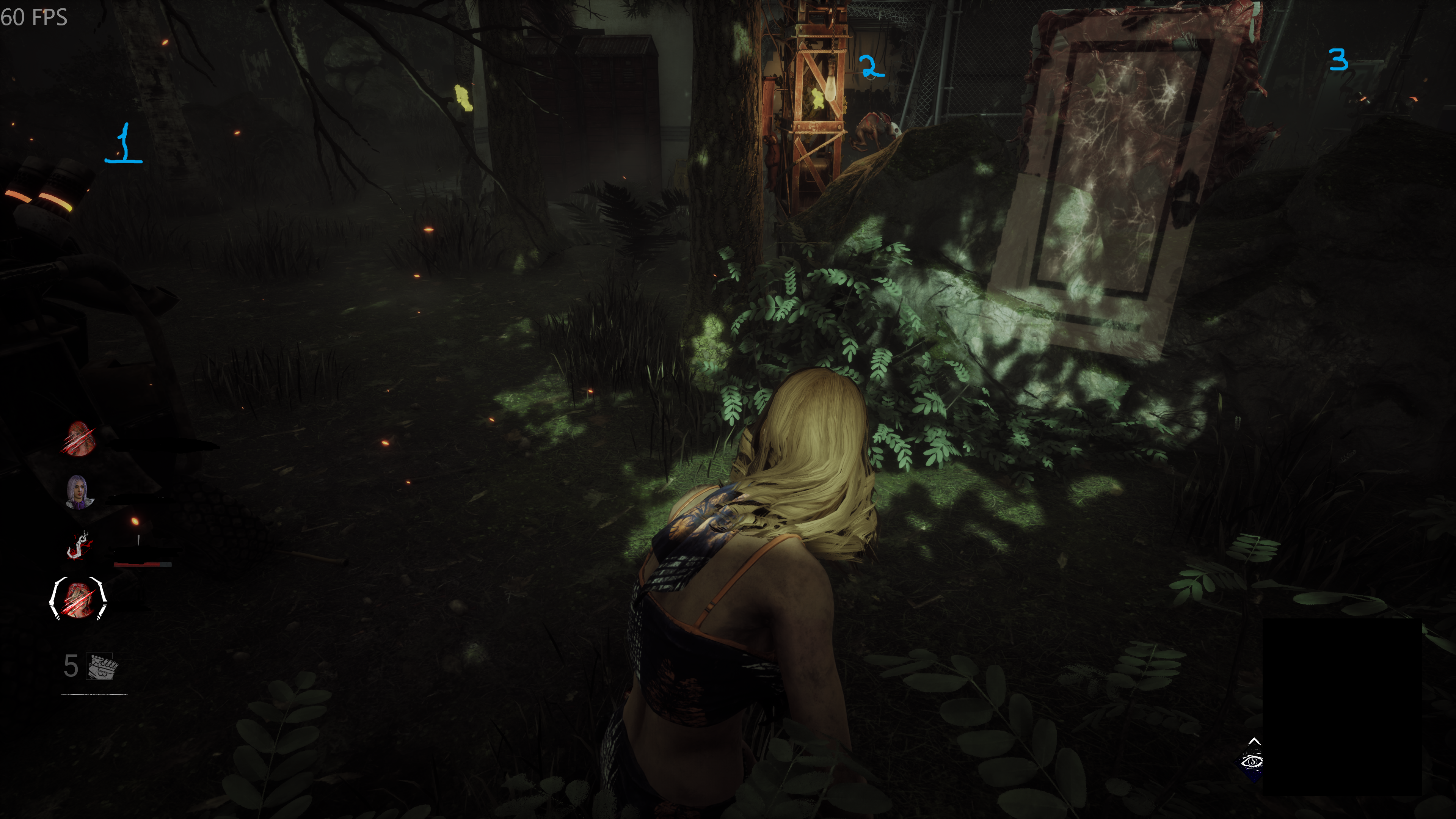Image resolution: width=1456 pixels, height=819 pixels.
Task: Select the red-haired injured survivor portrait
Action: 78,439
